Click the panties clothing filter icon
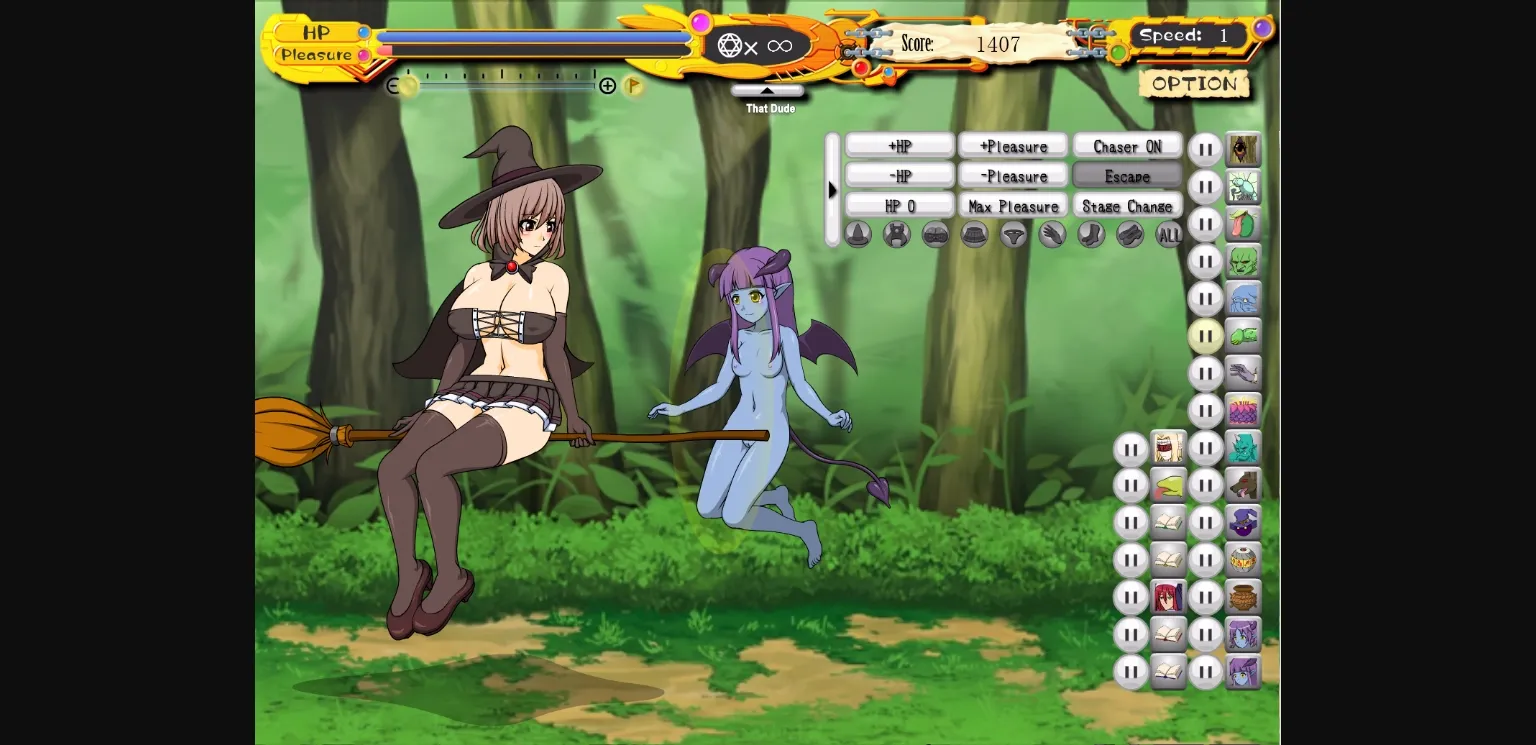Viewport: 1536px width, 745px height. coord(1014,234)
